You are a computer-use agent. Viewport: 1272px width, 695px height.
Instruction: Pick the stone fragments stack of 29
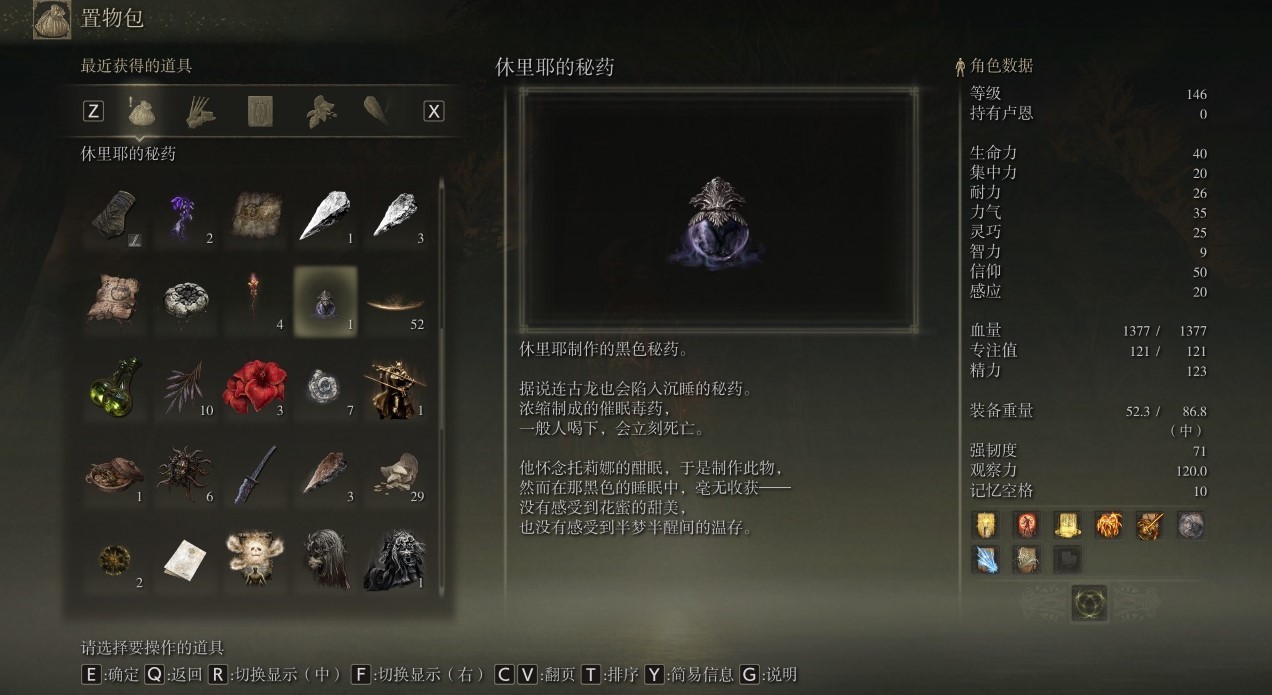395,473
